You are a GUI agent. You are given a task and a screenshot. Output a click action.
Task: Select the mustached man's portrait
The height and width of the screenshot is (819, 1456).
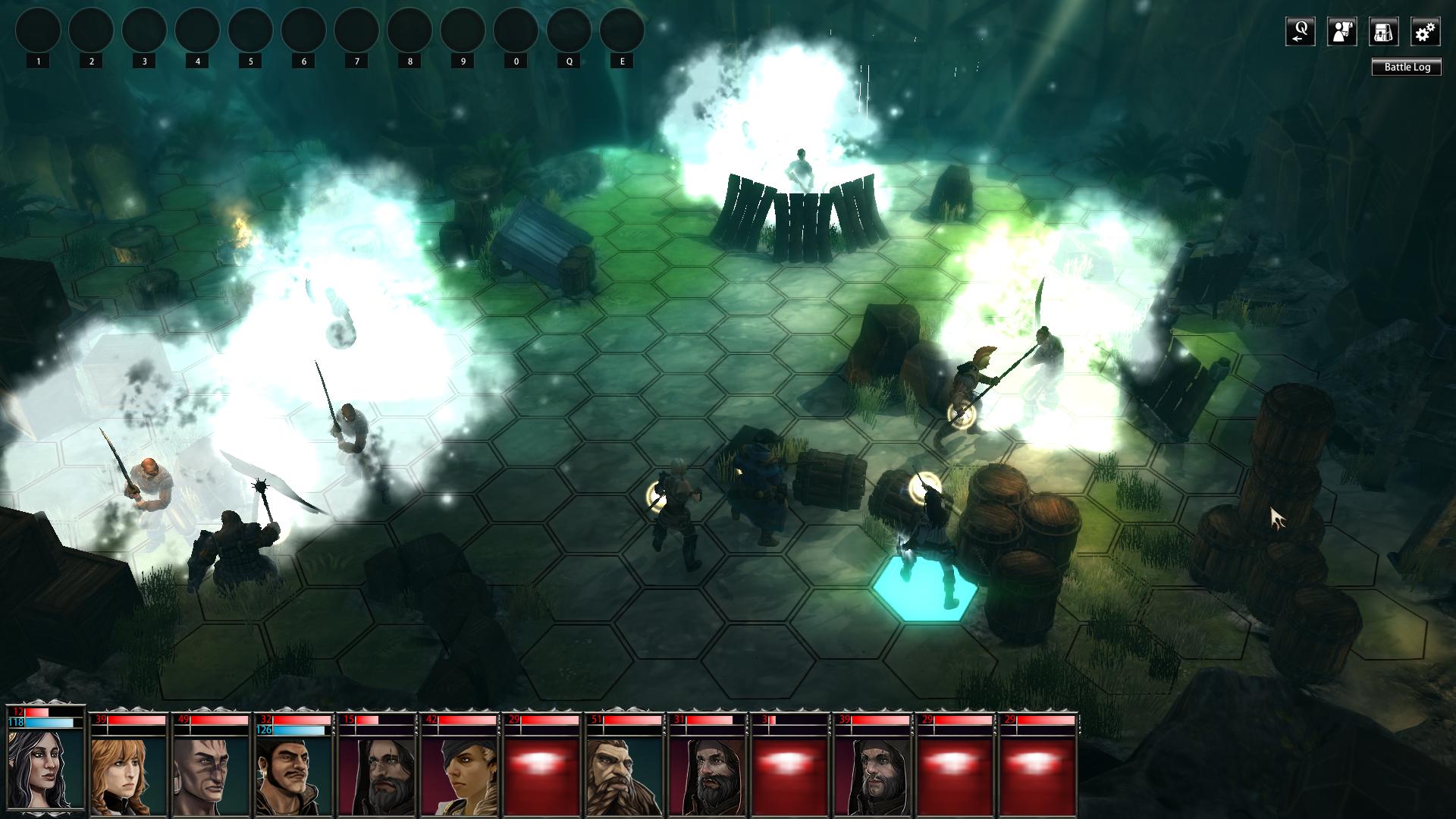pyautogui.click(x=295, y=775)
